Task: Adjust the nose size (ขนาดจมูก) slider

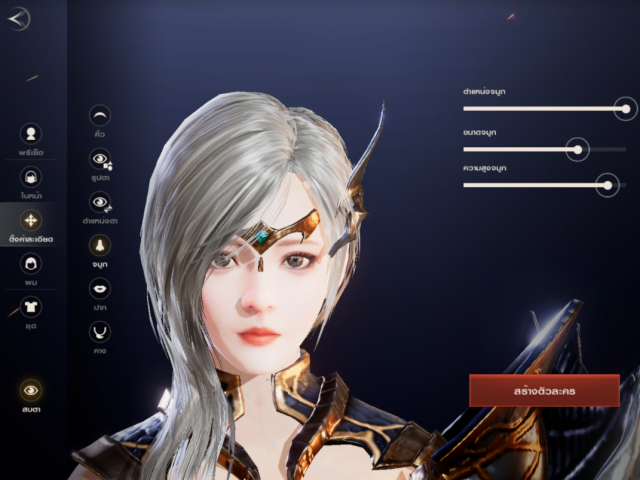Action: (576, 149)
